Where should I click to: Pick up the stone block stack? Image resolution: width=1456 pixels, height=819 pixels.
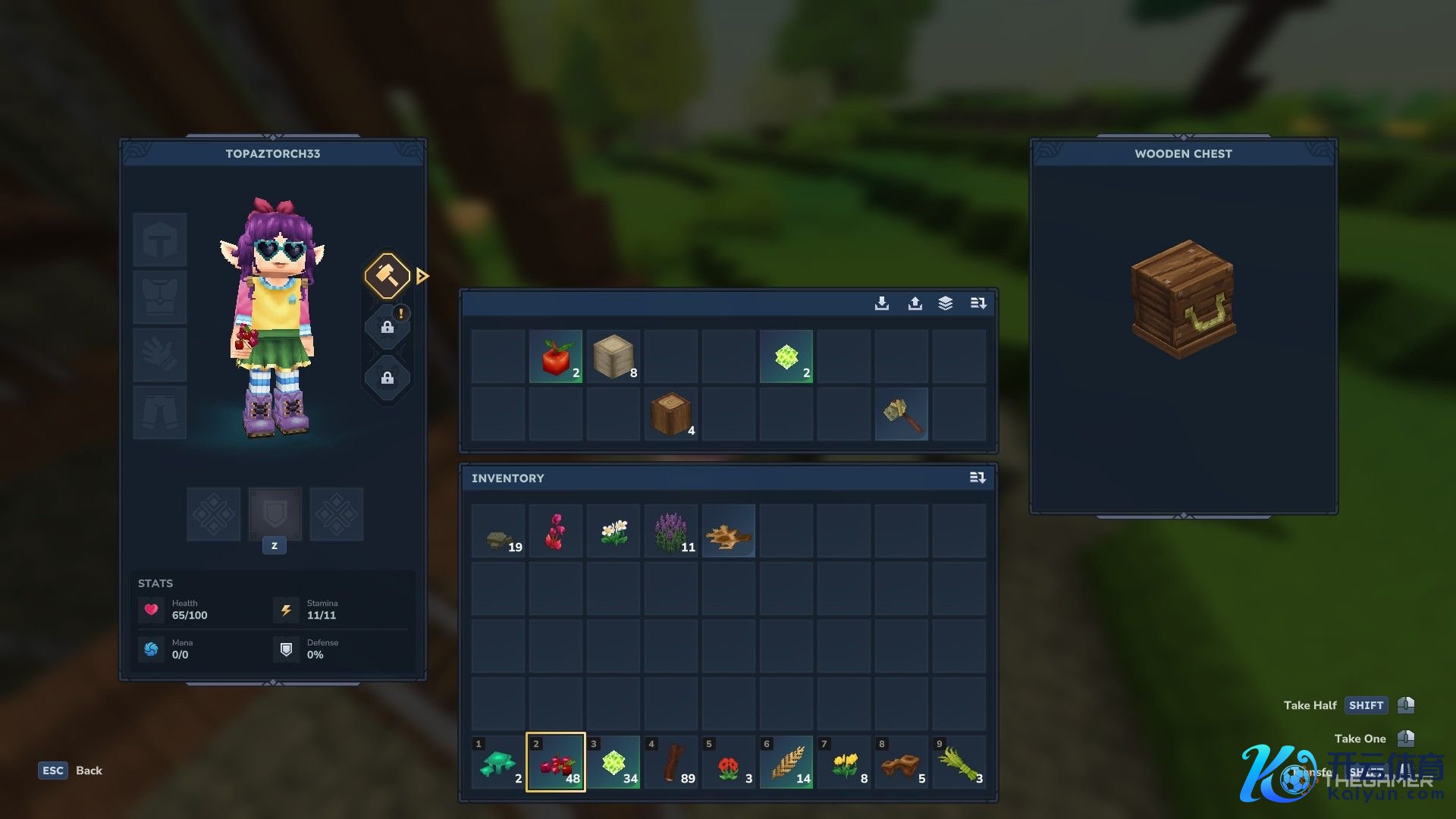click(613, 356)
